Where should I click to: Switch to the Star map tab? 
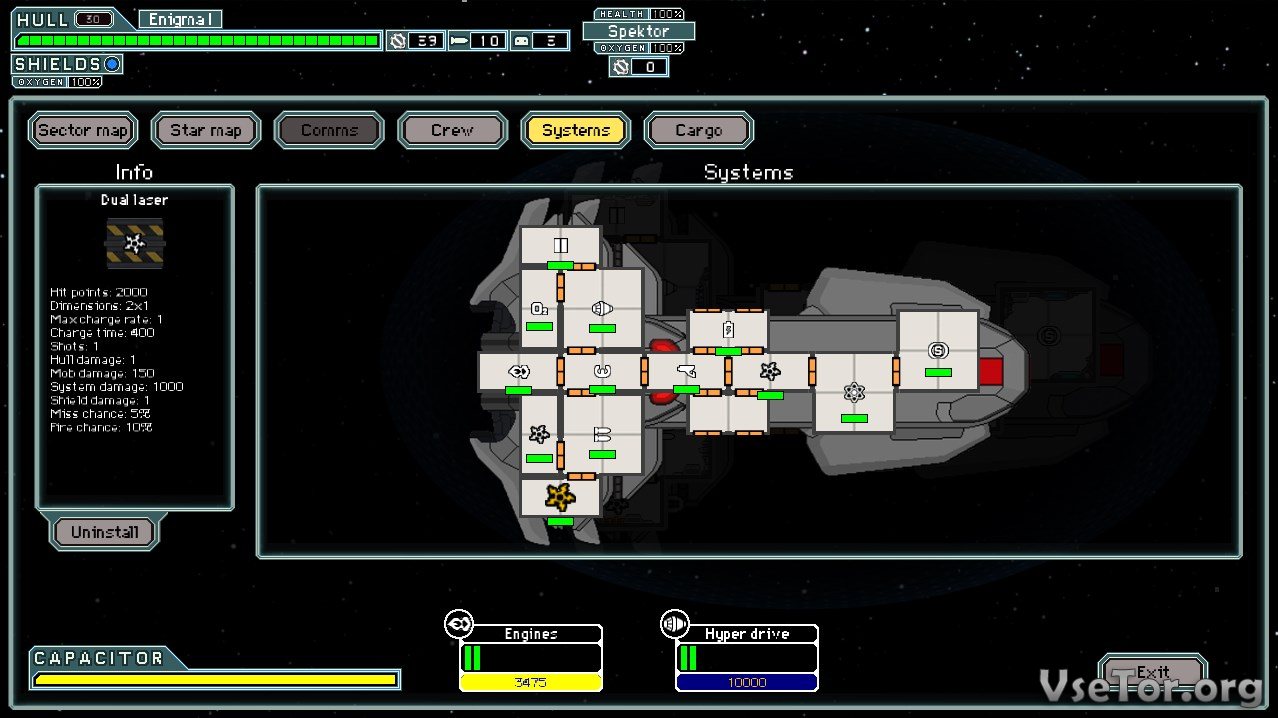(x=206, y=130)
